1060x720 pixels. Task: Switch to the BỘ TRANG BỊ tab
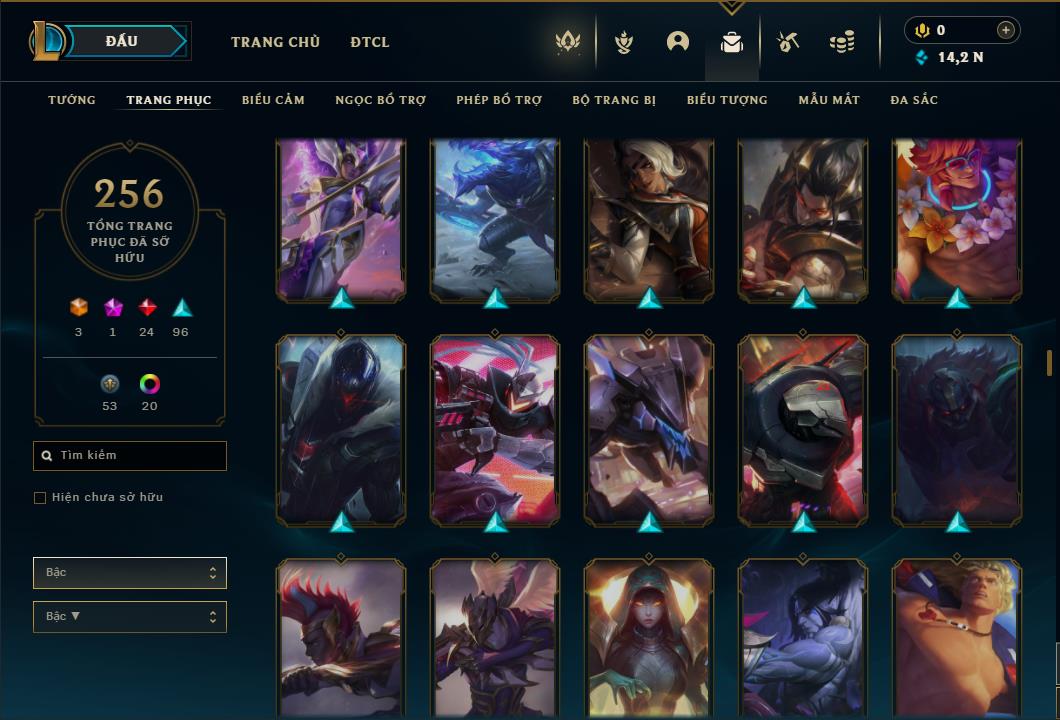614,100
